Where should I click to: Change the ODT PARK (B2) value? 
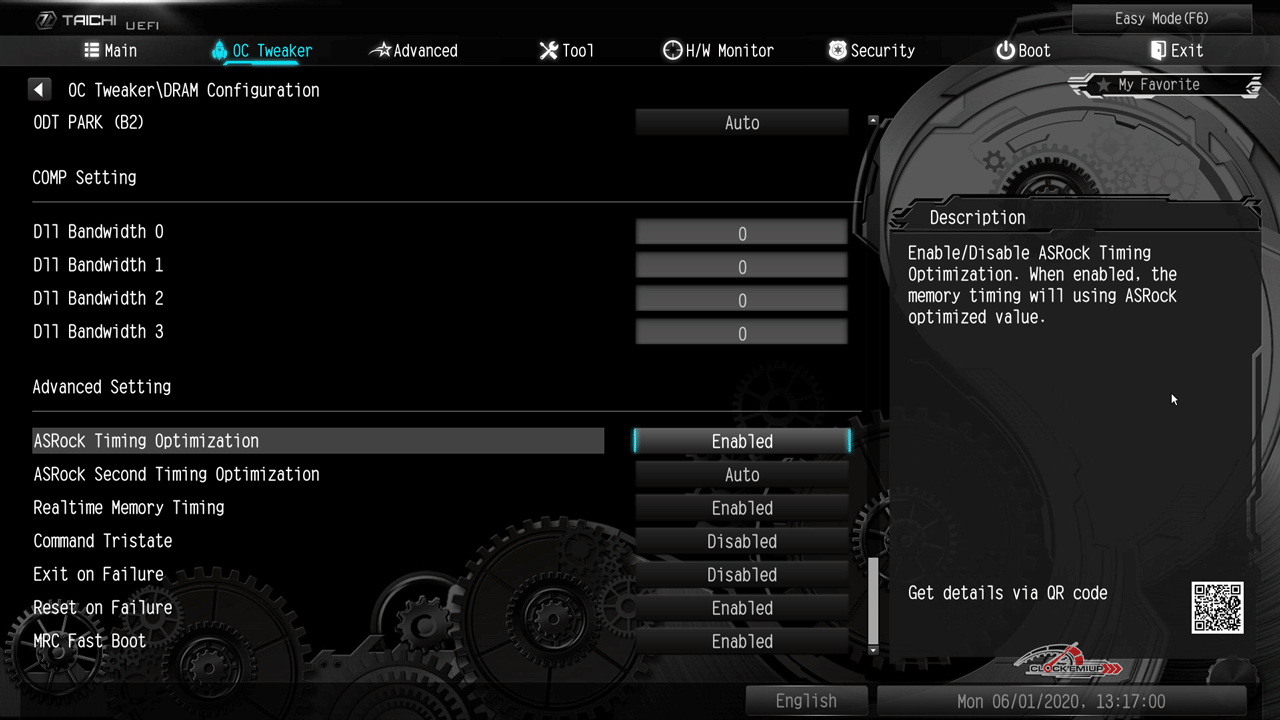click(x=742, y=123)
